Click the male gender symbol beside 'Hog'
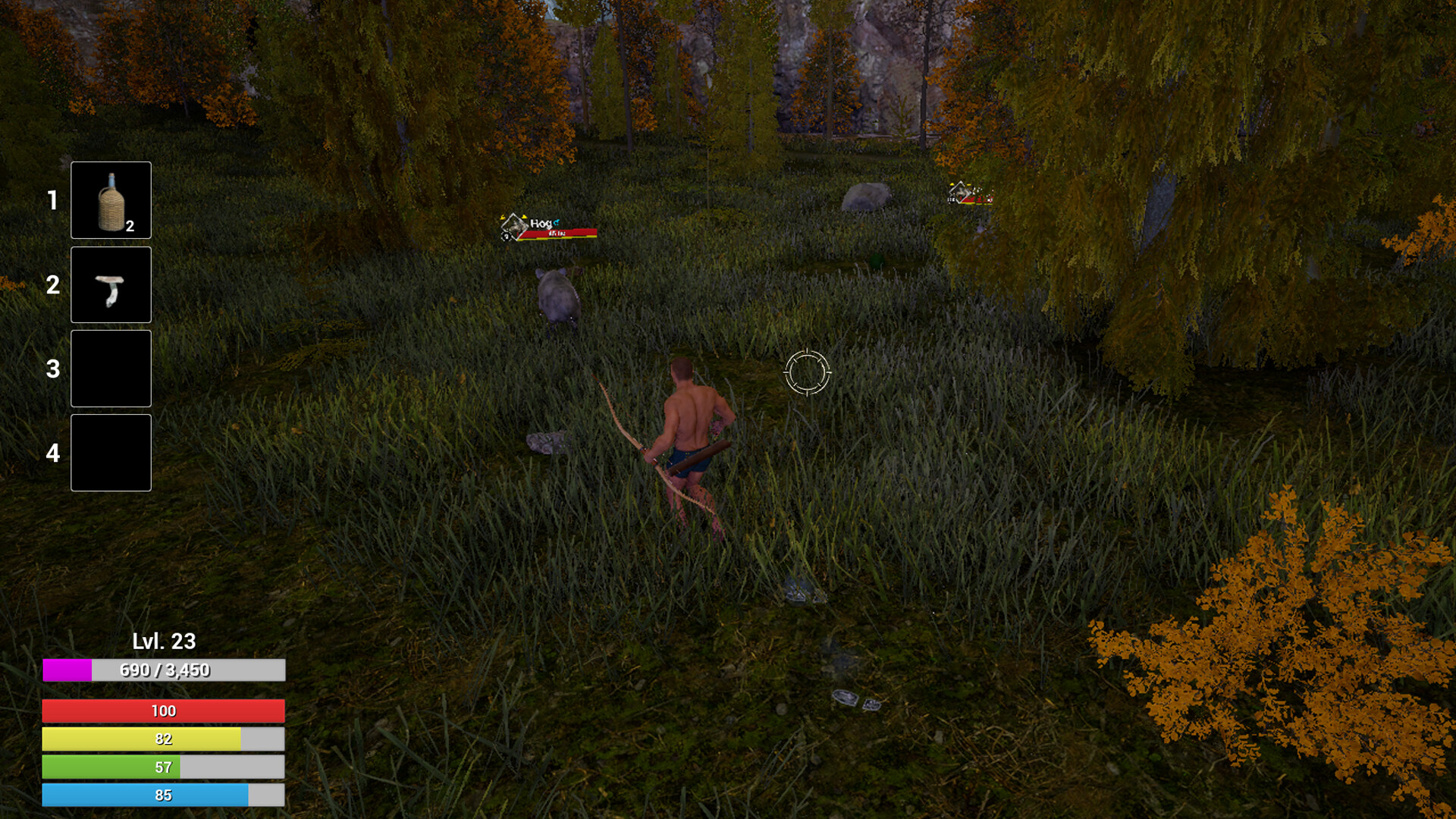The image size is (1456, 819). [556, 221]
